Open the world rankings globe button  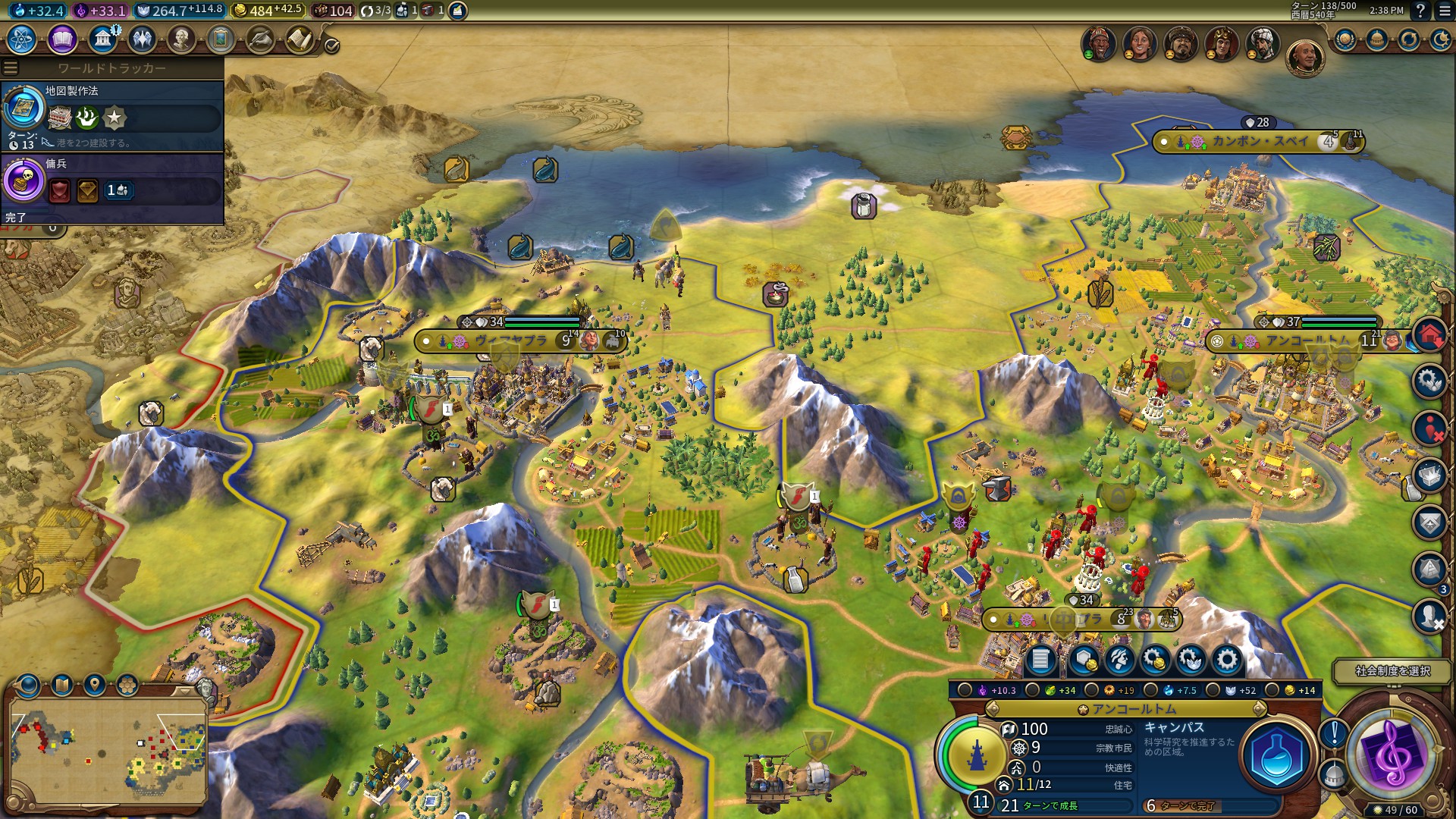[1345, 39]
